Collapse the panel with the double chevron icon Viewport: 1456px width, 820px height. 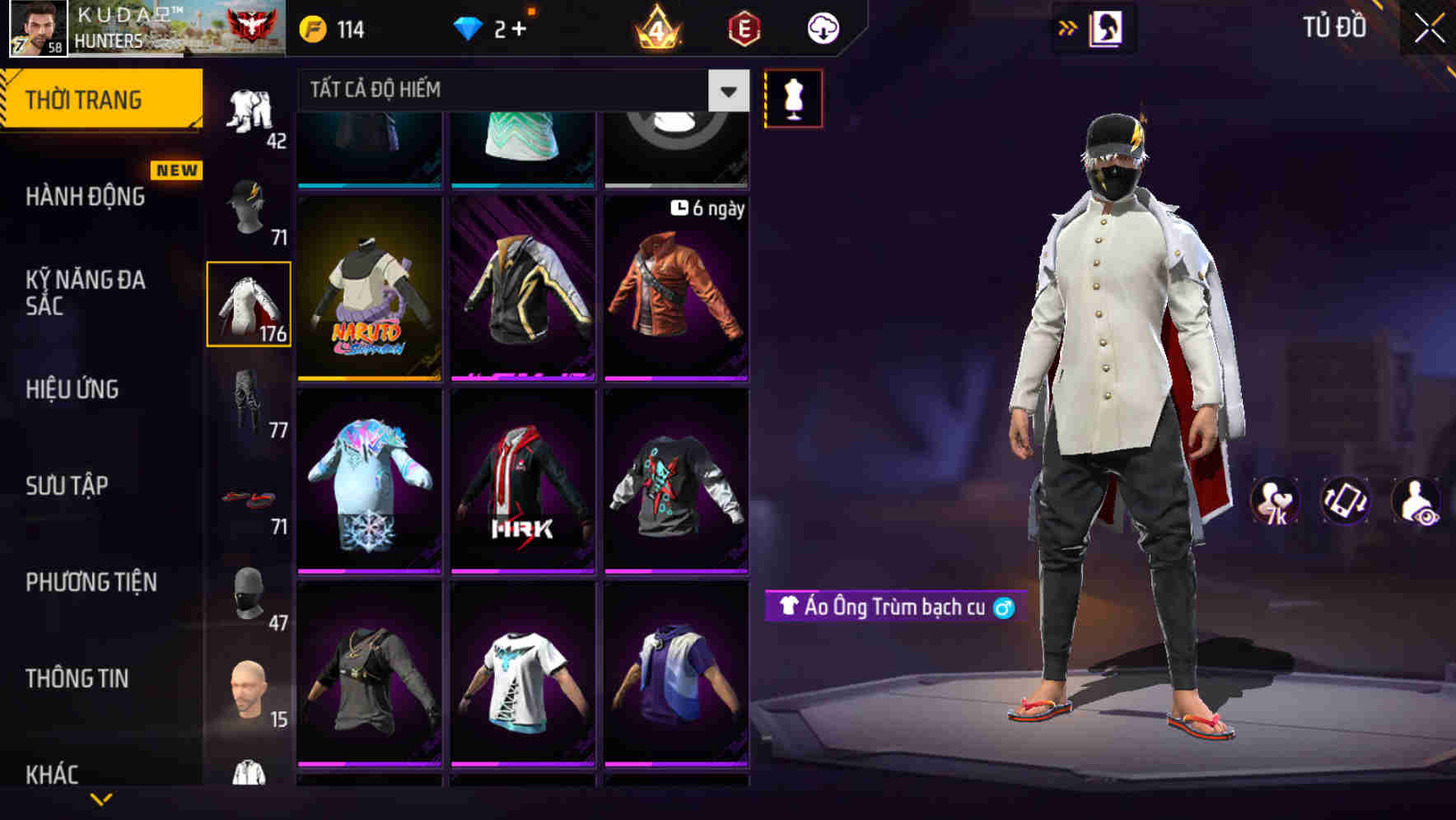point(1068,27)
